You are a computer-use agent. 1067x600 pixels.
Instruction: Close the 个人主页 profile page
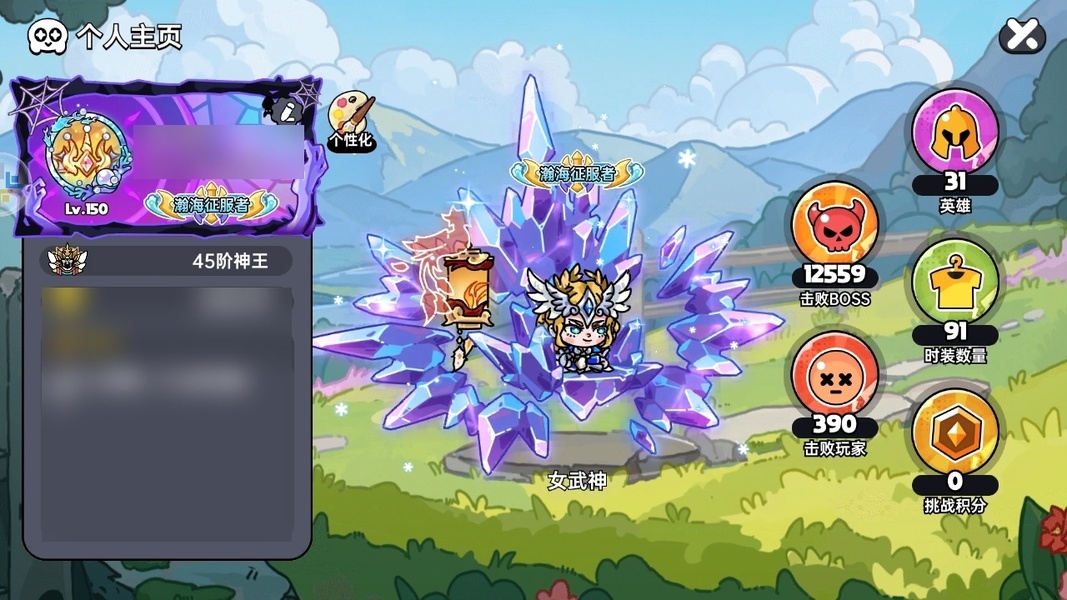pos(1022,36)
